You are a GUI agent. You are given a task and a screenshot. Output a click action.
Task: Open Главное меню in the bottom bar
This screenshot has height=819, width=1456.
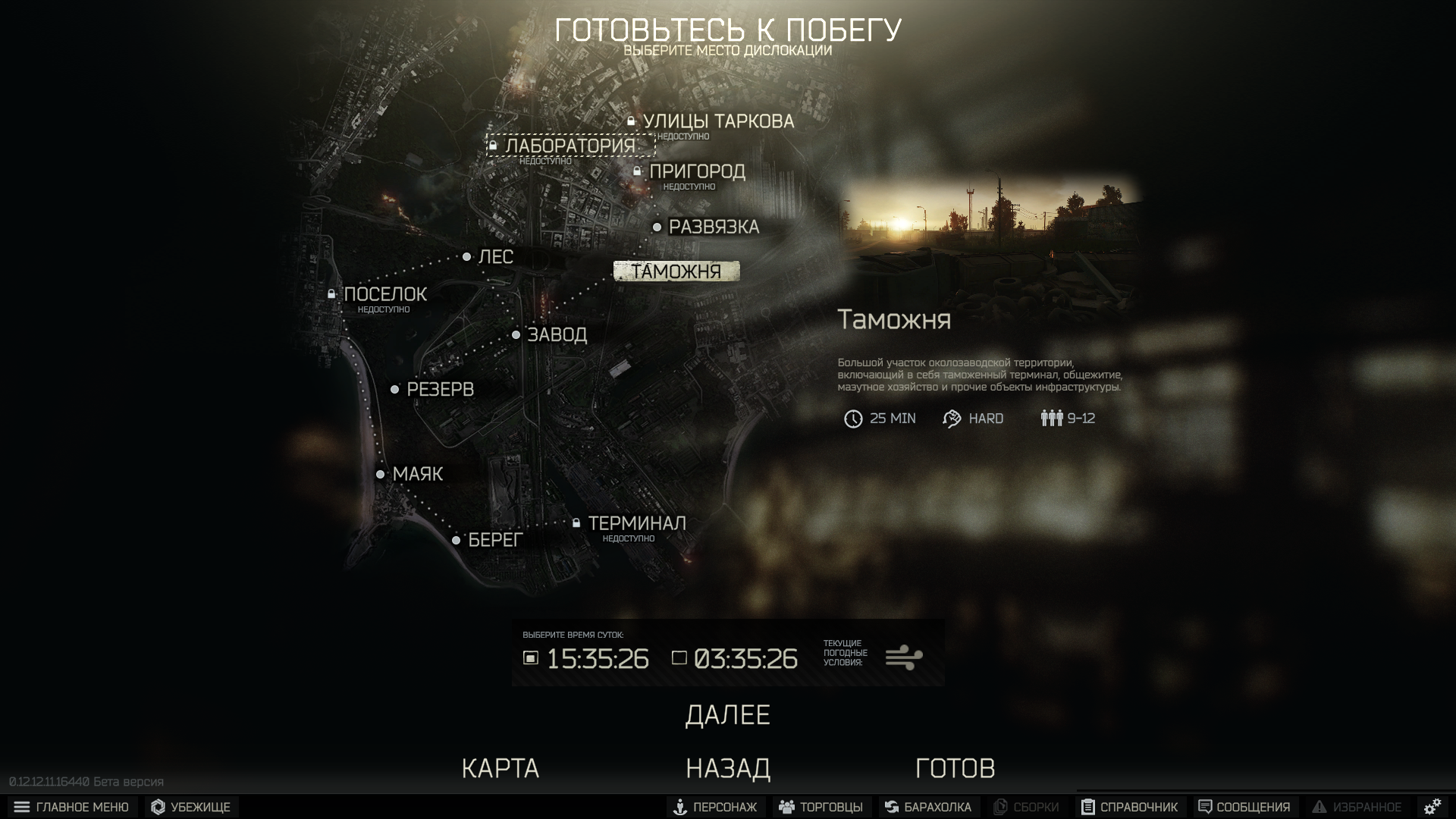[72, 807]
